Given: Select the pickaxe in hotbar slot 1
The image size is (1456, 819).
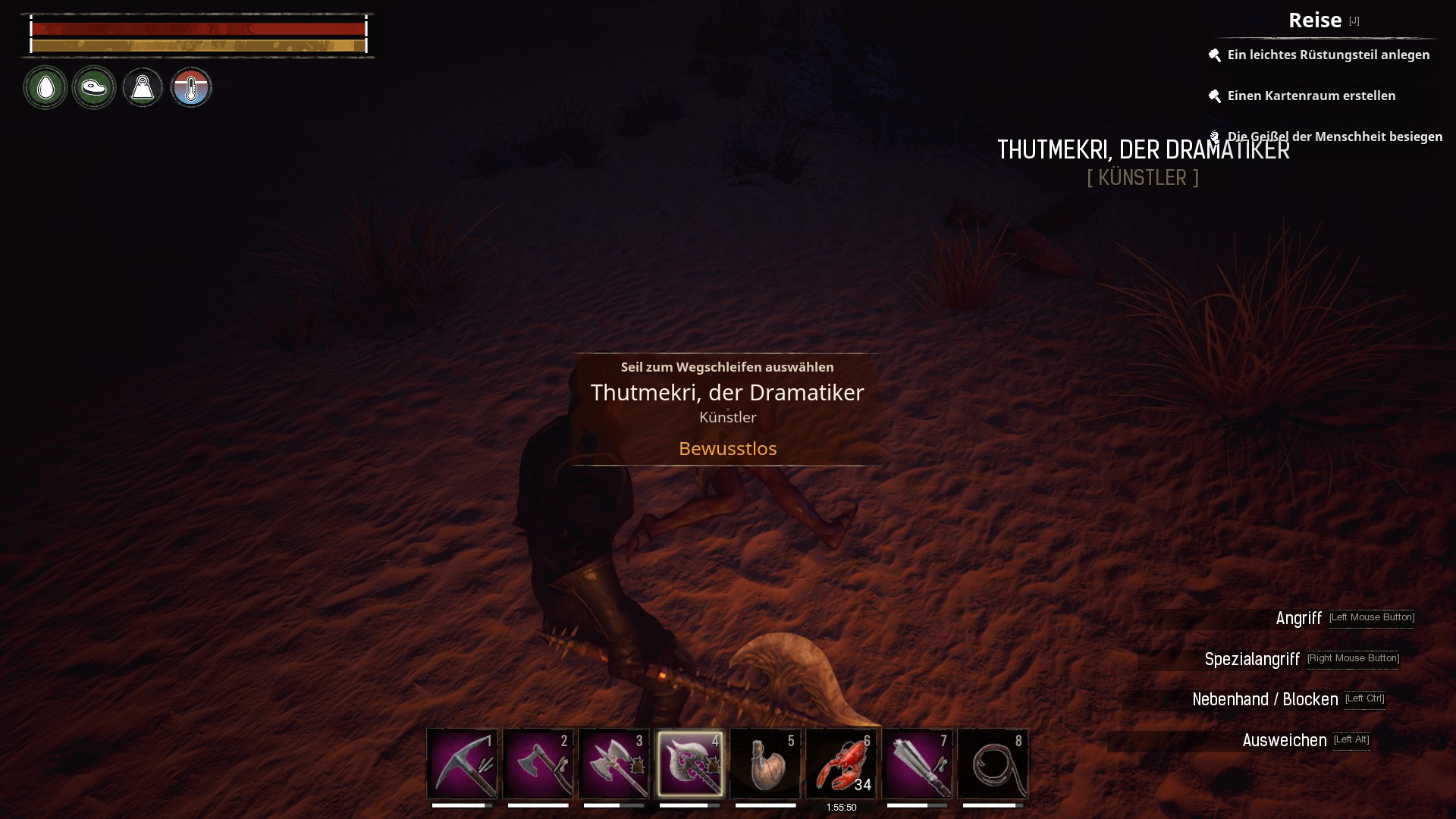Looking at the screenshot, I should (462, 764).
